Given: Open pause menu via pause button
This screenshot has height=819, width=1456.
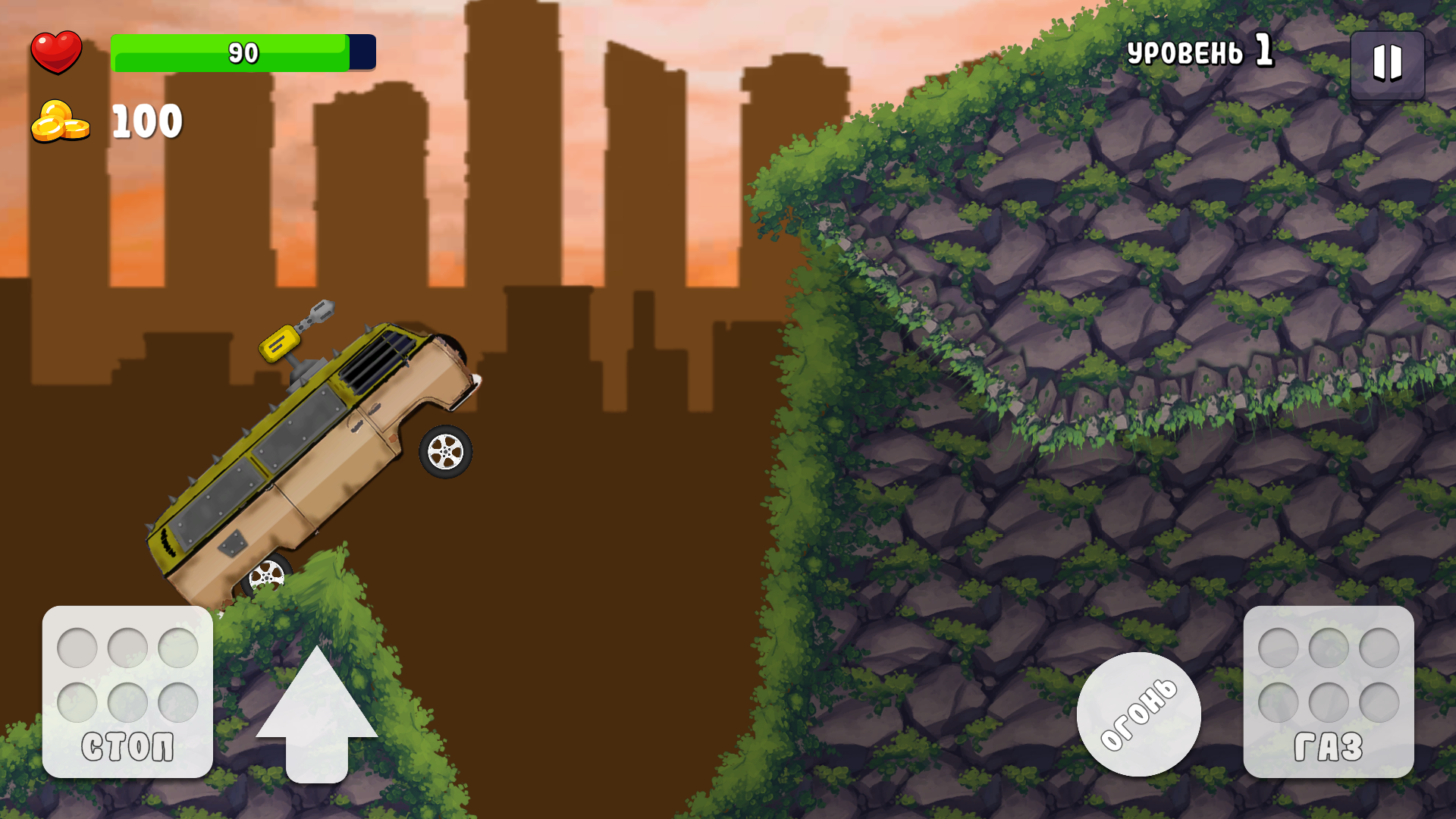Looking at the screenshot, I should click(1389, 64).
